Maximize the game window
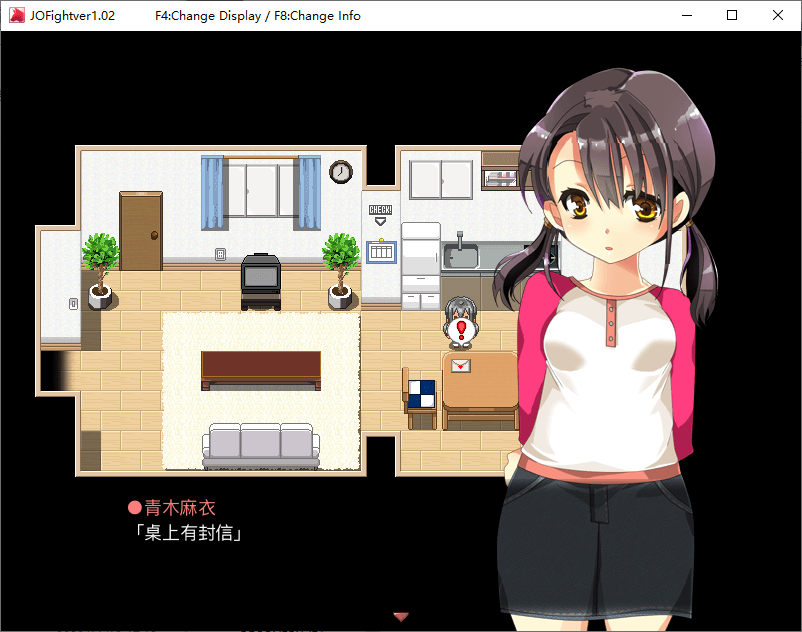Viewport: 802px width, 632px height. click(x=732, y=16)
